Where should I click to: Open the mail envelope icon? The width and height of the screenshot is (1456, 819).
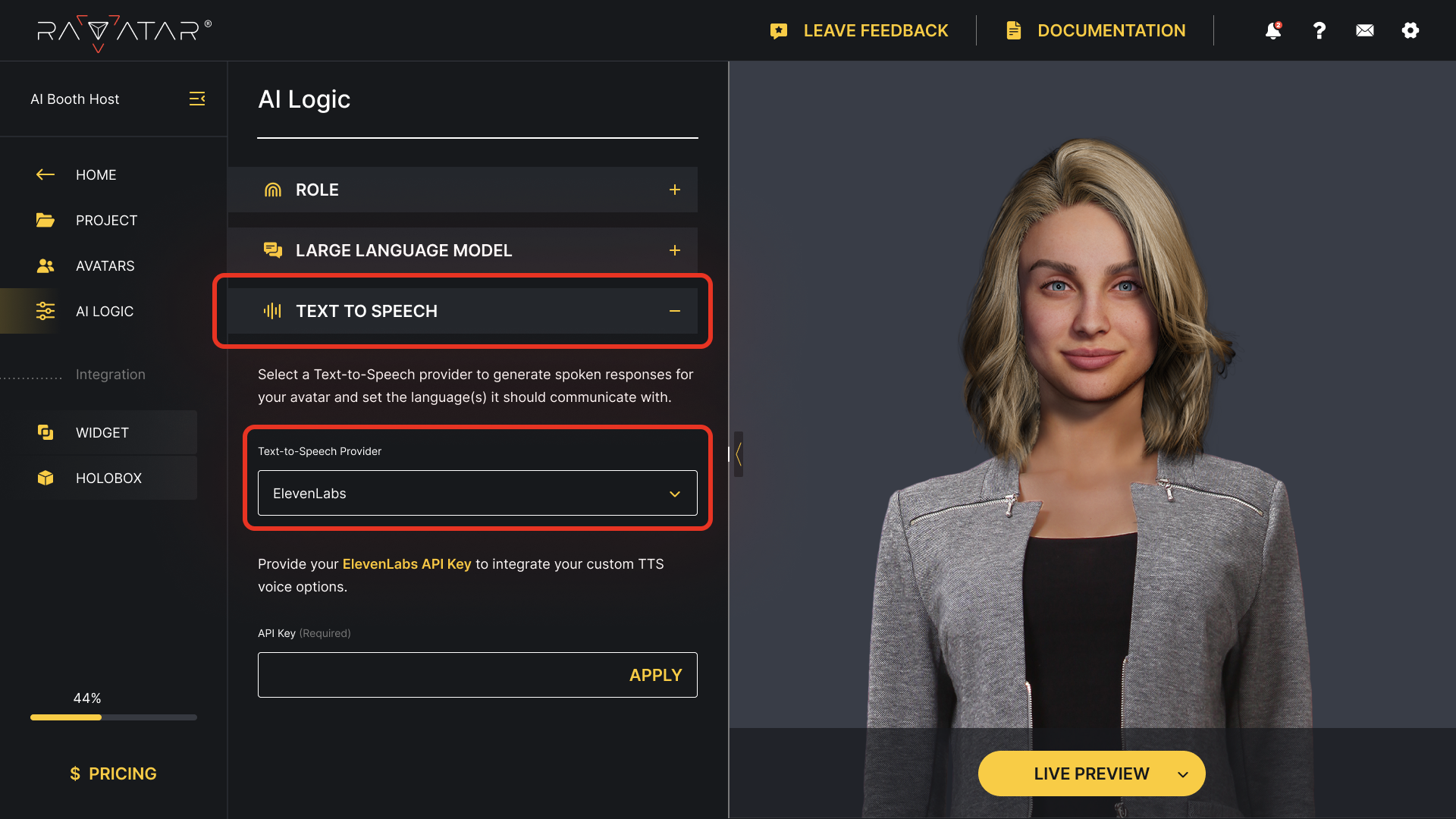[x=1364, y=30]
